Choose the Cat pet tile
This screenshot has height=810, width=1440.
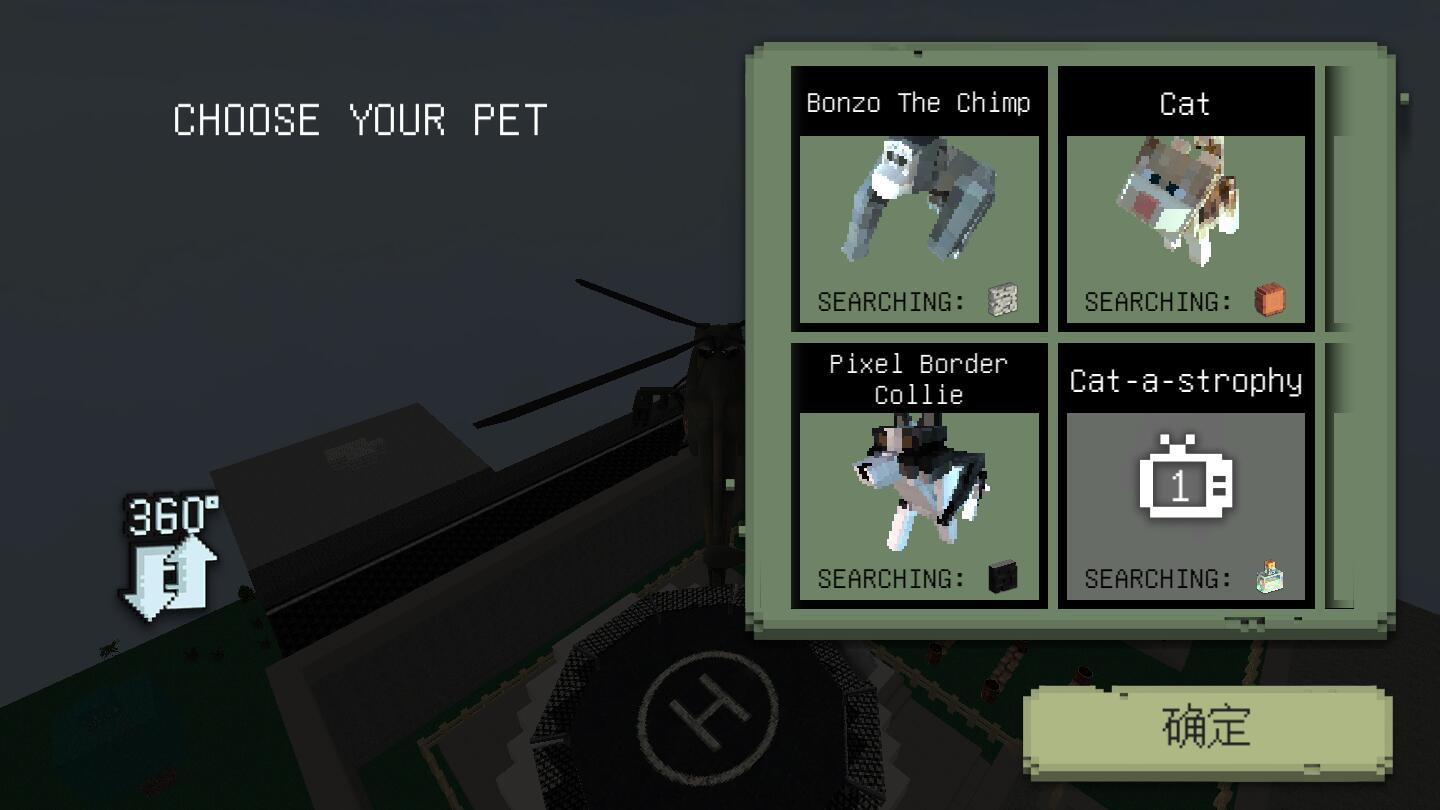pos(1186,200)
